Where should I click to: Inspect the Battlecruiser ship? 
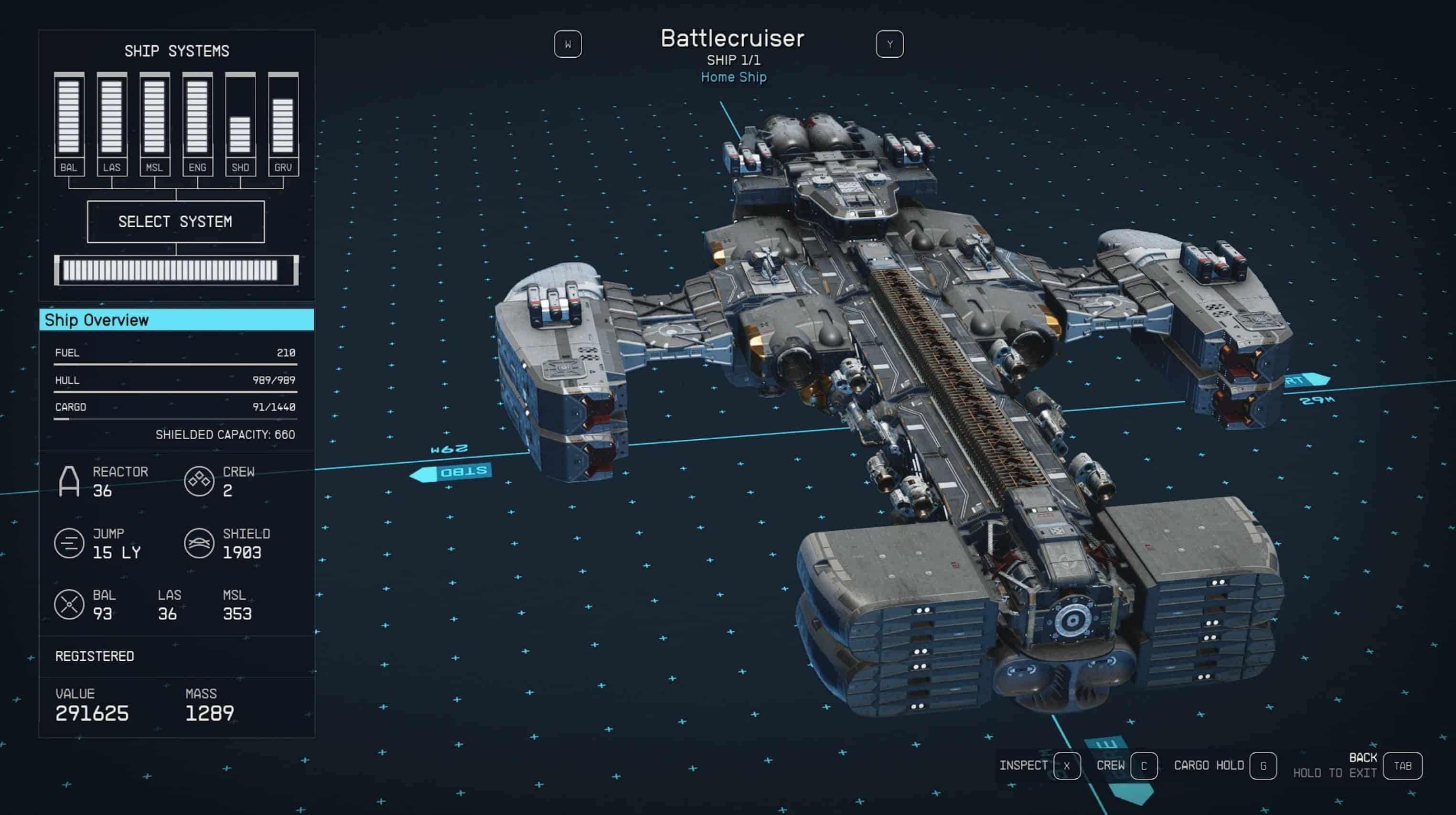click(1066, 766)
